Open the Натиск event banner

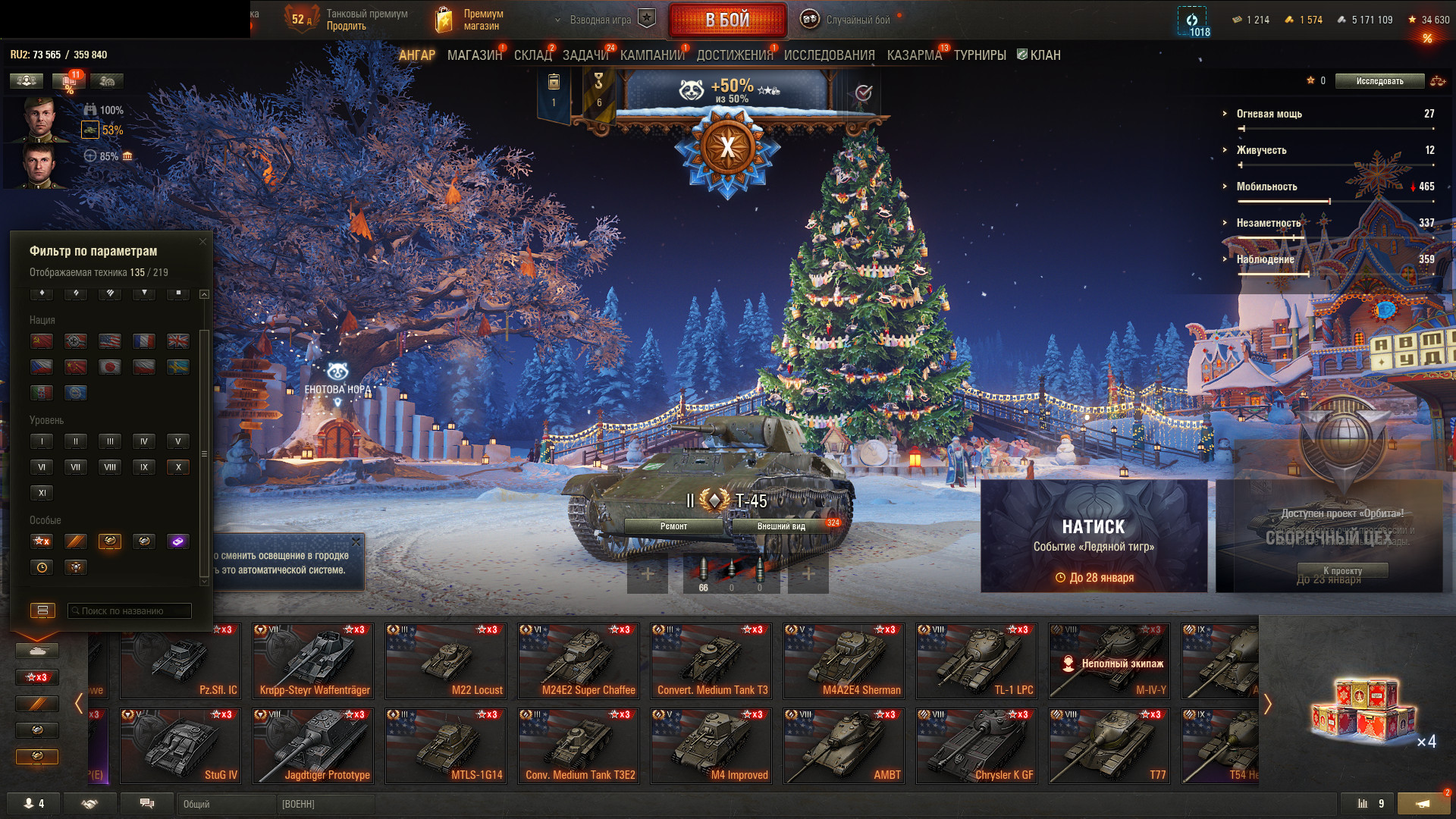(1094, 535)
